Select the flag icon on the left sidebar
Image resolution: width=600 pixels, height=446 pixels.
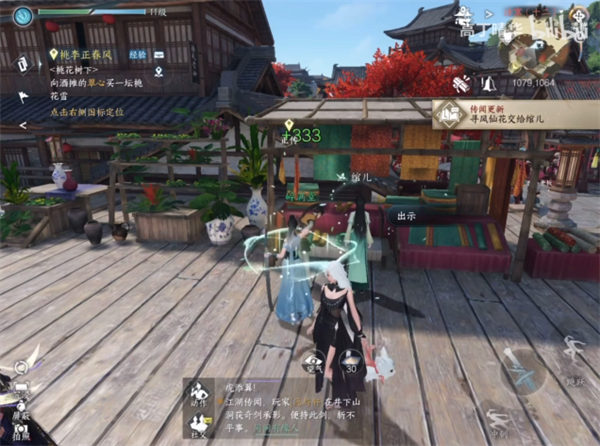pos(24,98)
